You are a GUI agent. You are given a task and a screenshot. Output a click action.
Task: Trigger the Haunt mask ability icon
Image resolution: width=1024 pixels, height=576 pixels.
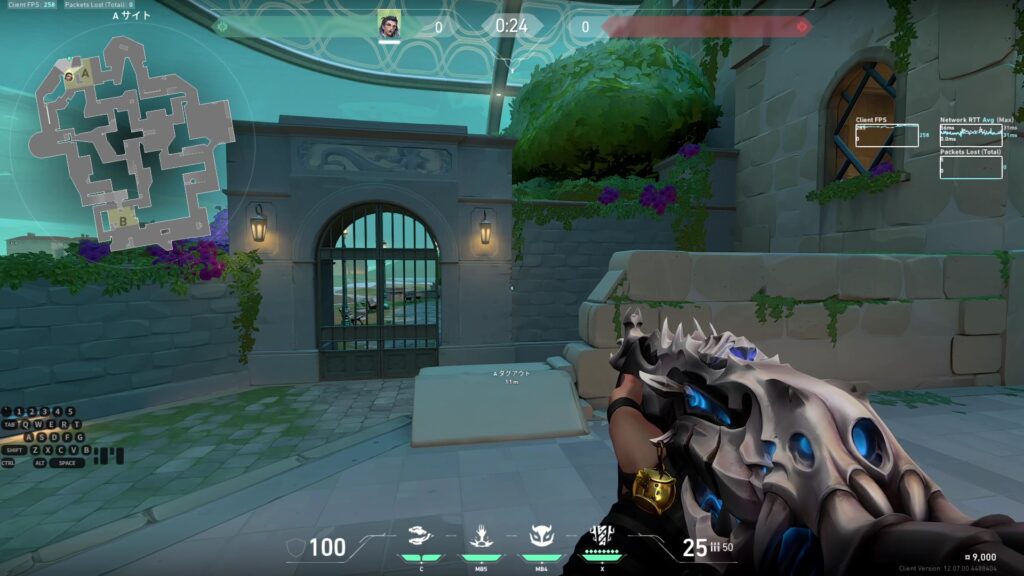click(541, 533)
